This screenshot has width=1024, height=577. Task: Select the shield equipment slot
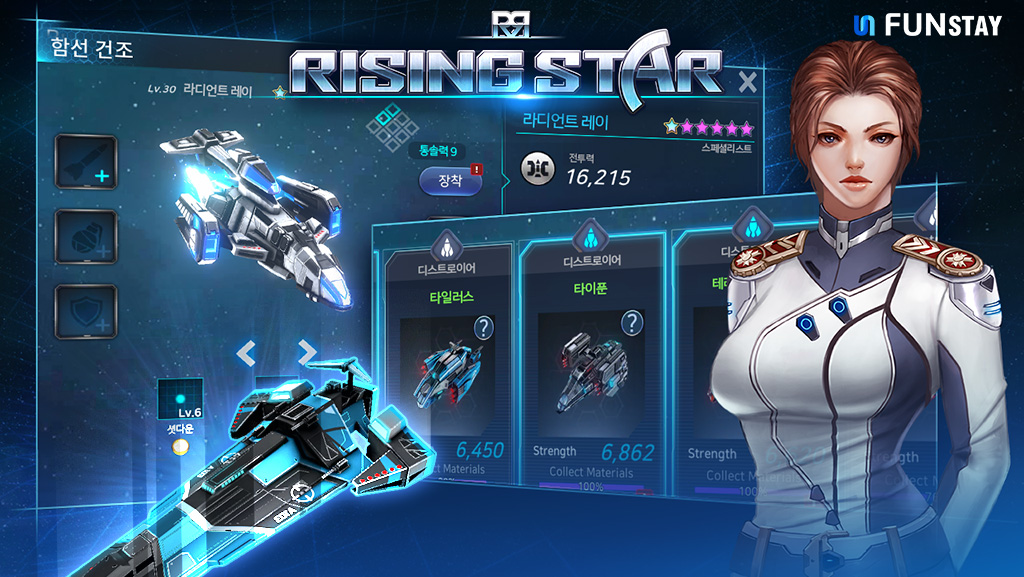(86, 313)
